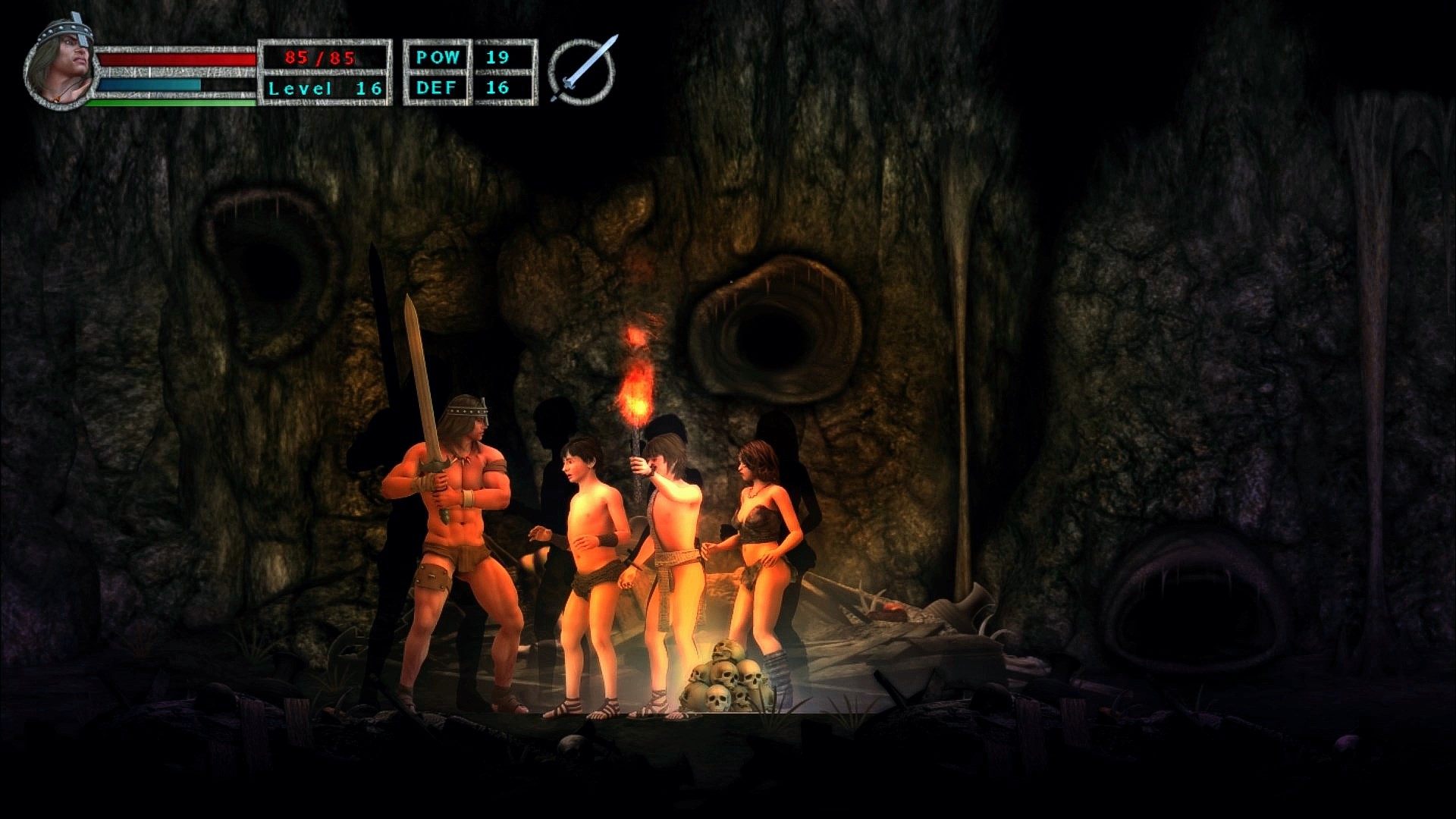Click the POW stat indicator
Viewport: 1456px width, 819px height.
coord(438,56)
